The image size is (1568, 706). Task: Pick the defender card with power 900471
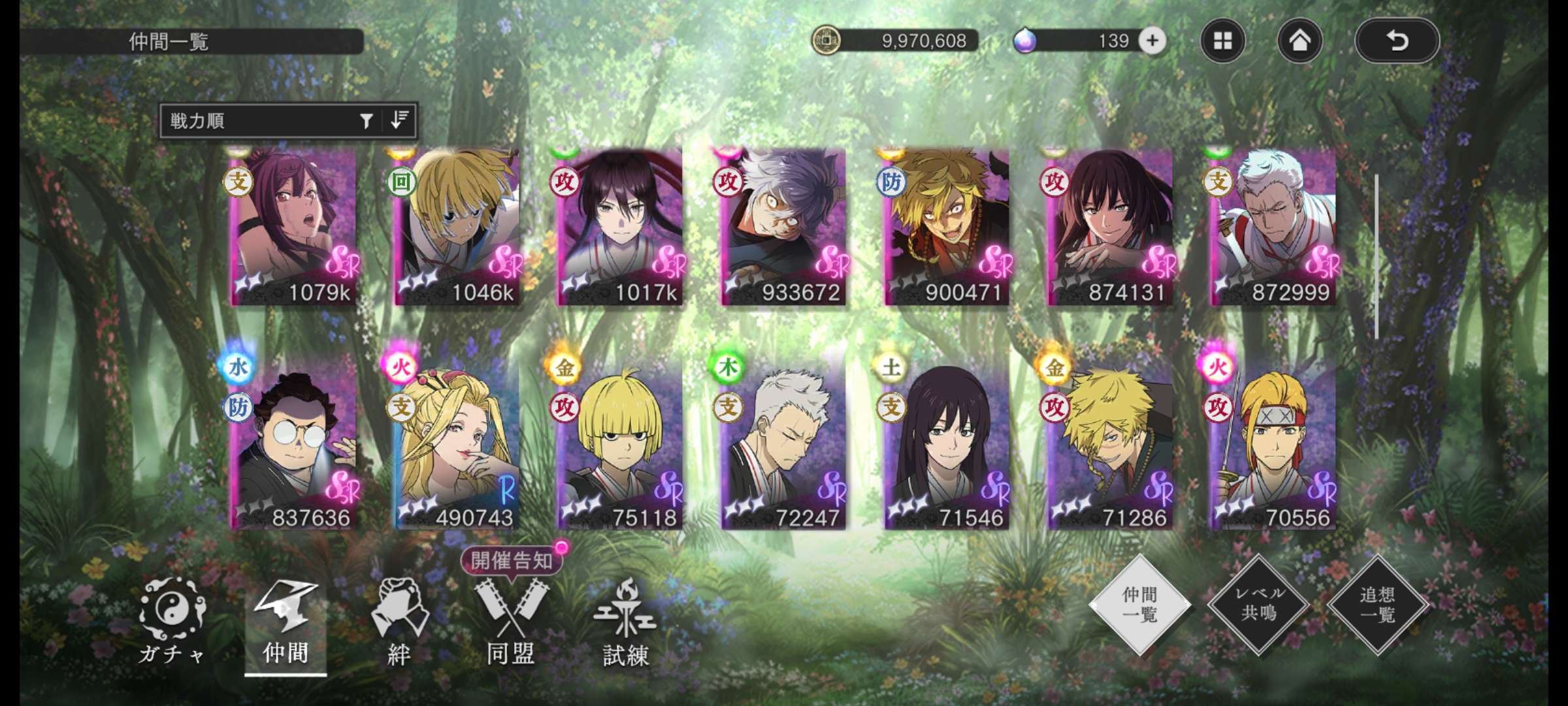947,226
